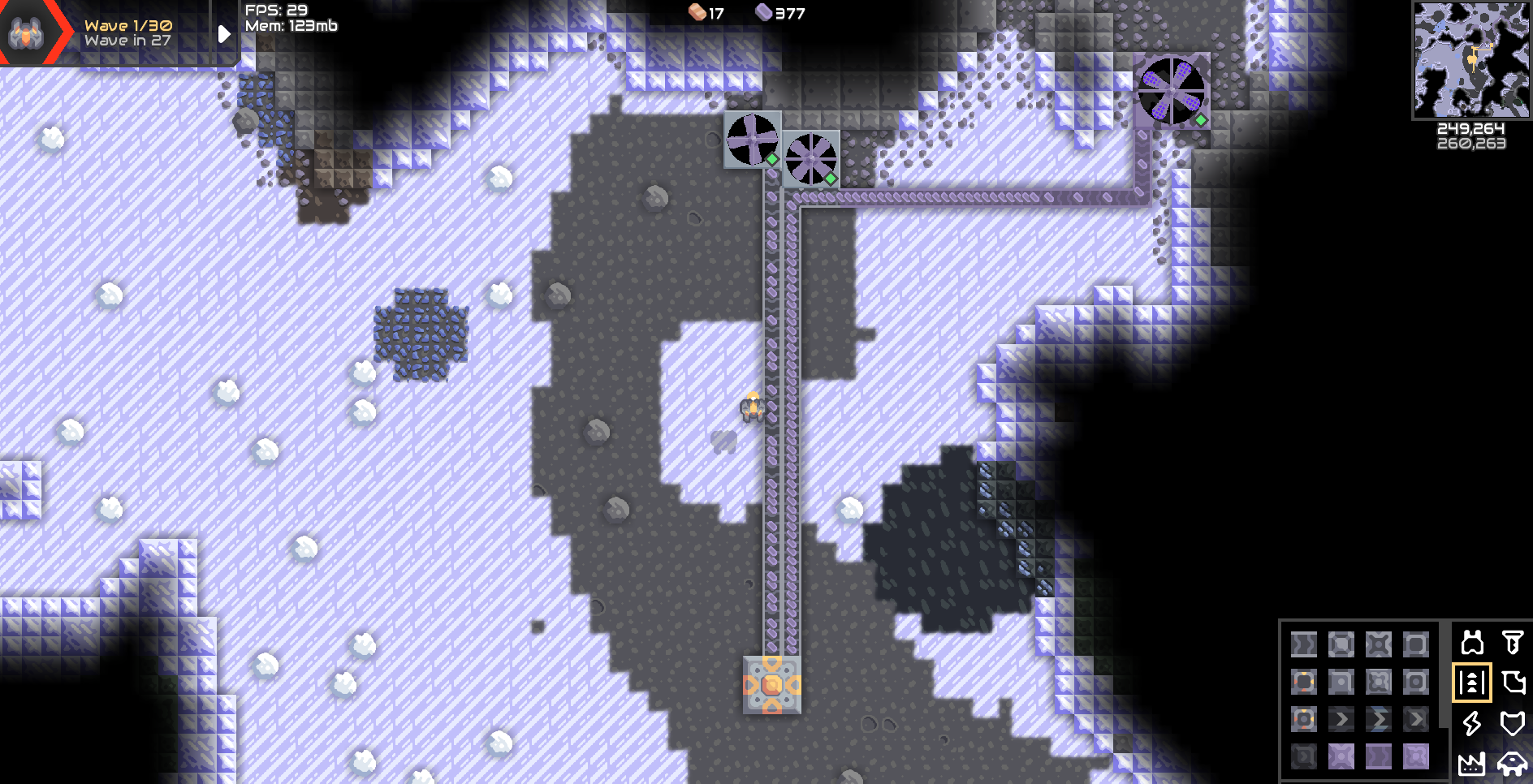The width and height of the screenshot is (1533, 784).
Task: Open the factory crafting category
Action: [1472, 762]
